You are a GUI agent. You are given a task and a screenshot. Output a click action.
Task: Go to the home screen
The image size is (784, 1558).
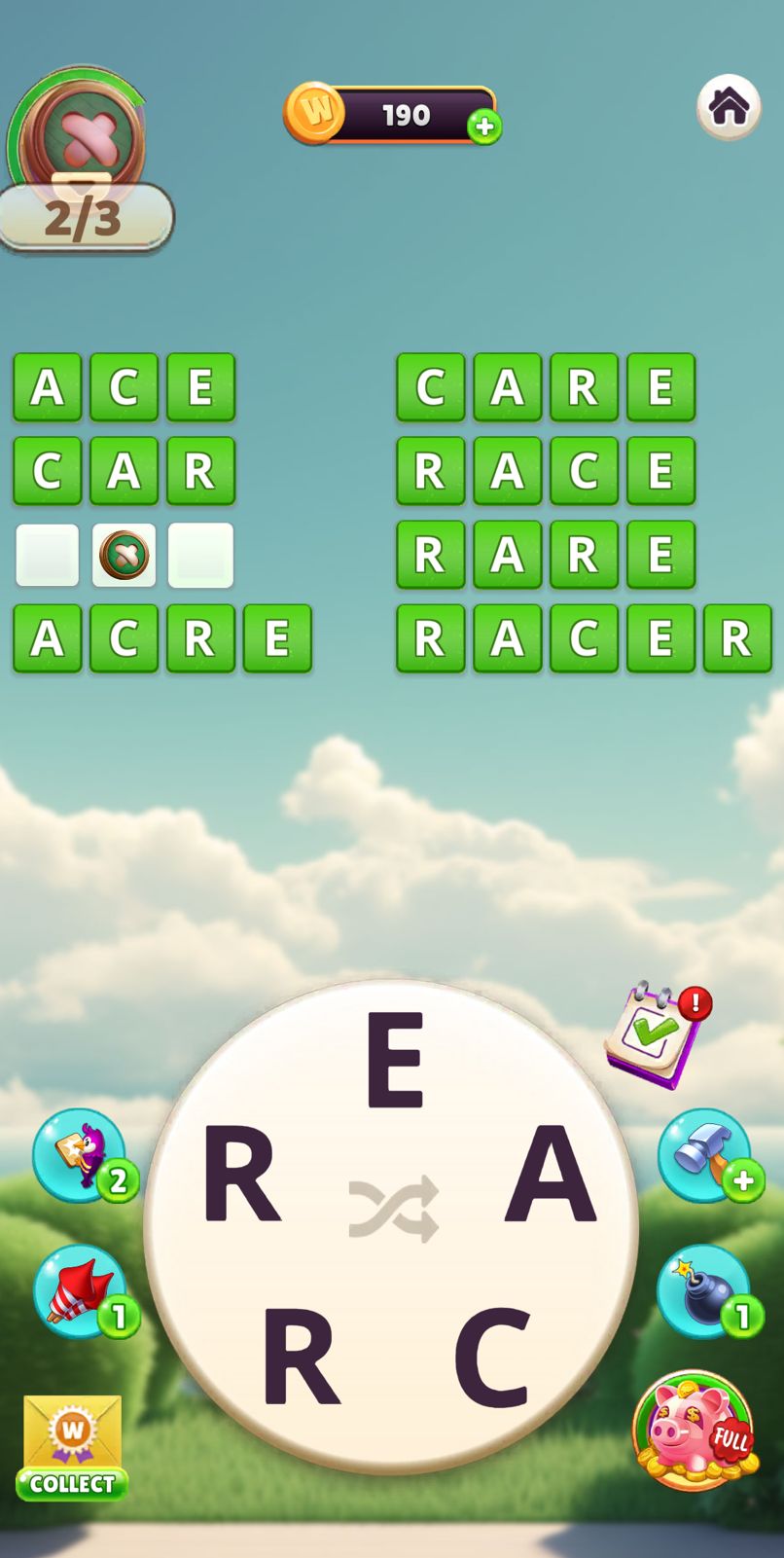point(729,106)
